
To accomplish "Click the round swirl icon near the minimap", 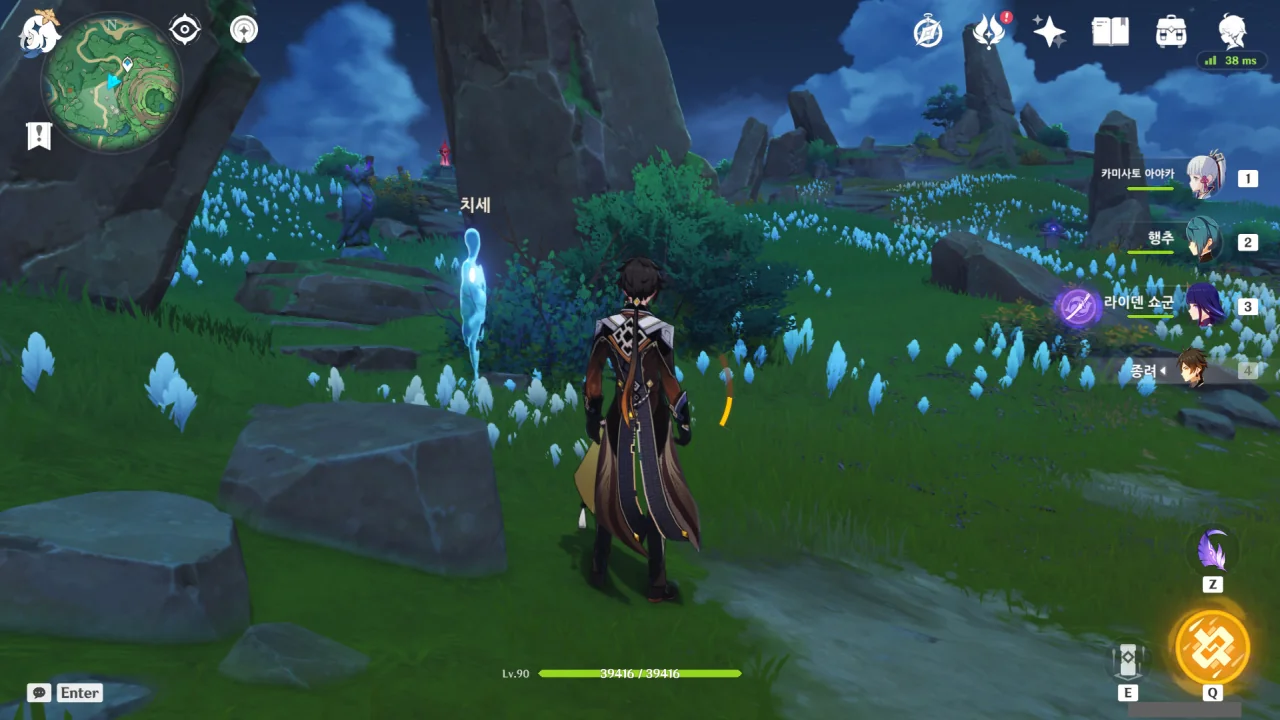I will (243, 30).
